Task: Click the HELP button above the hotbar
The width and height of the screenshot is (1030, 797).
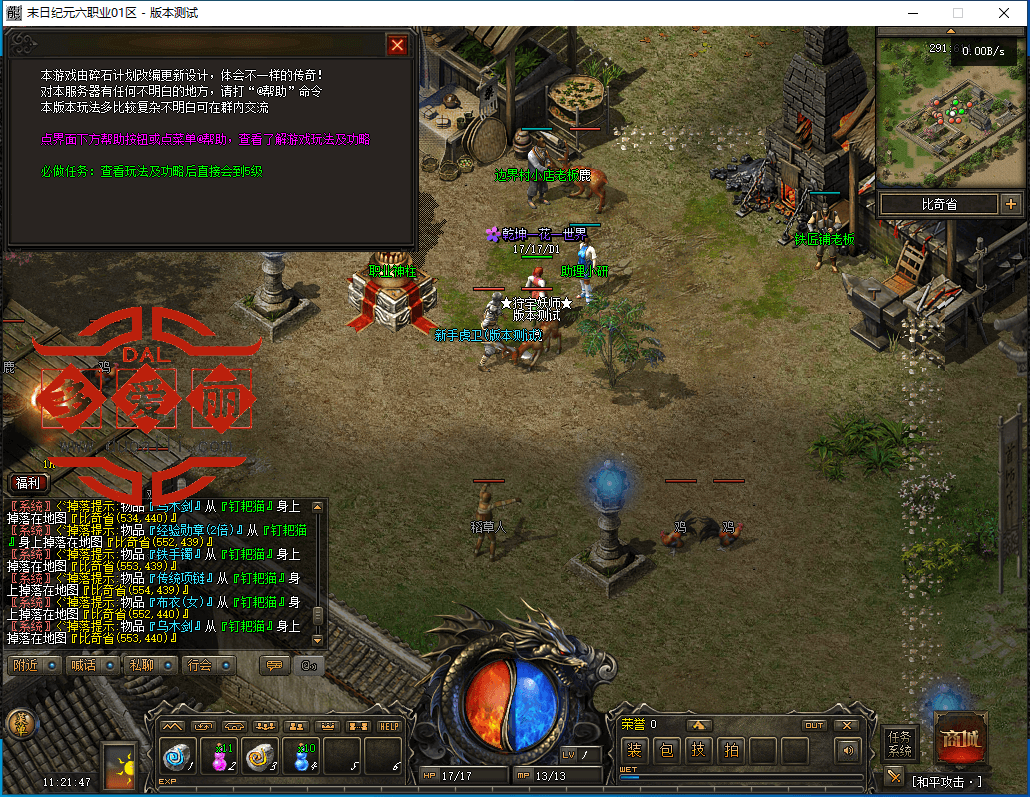Action: 389,726
